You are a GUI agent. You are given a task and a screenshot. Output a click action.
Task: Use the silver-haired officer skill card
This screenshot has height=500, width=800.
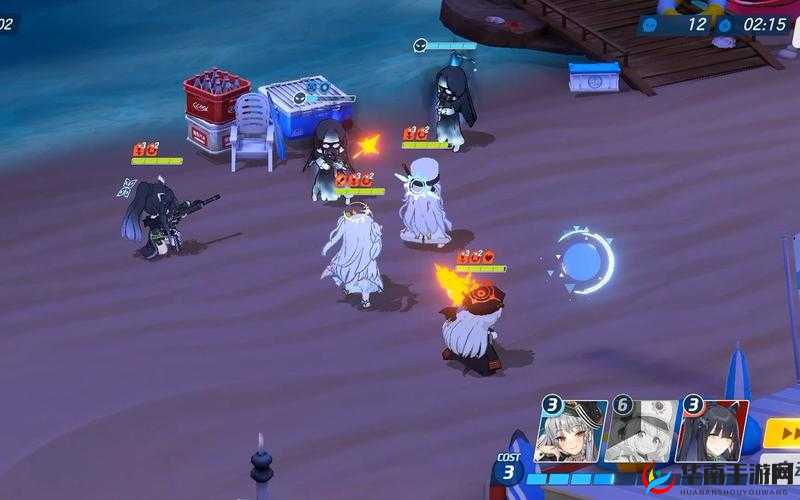pyautogui.click(x=571, y=431)
